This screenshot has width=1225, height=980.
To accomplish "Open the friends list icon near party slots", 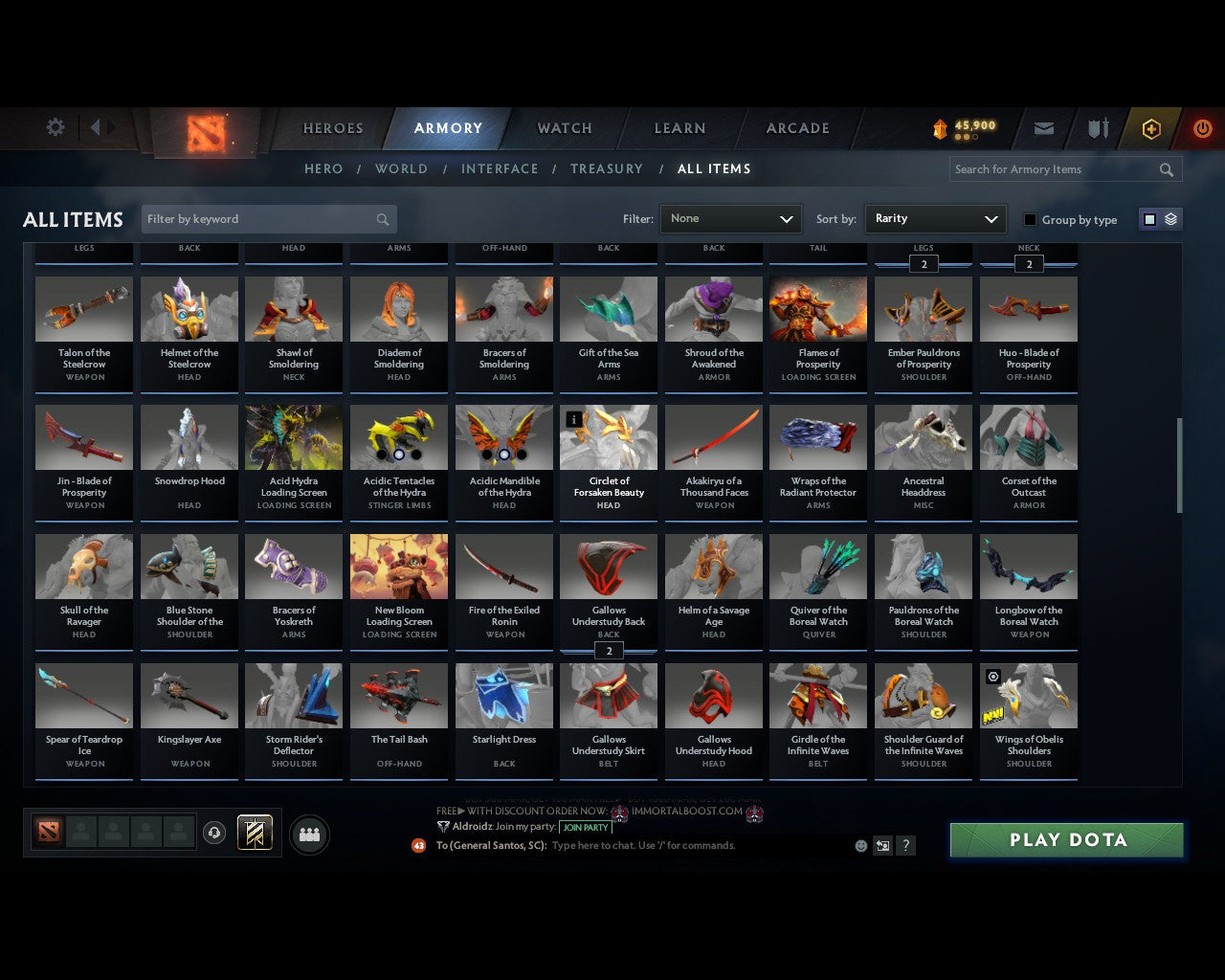I will 308,835.
